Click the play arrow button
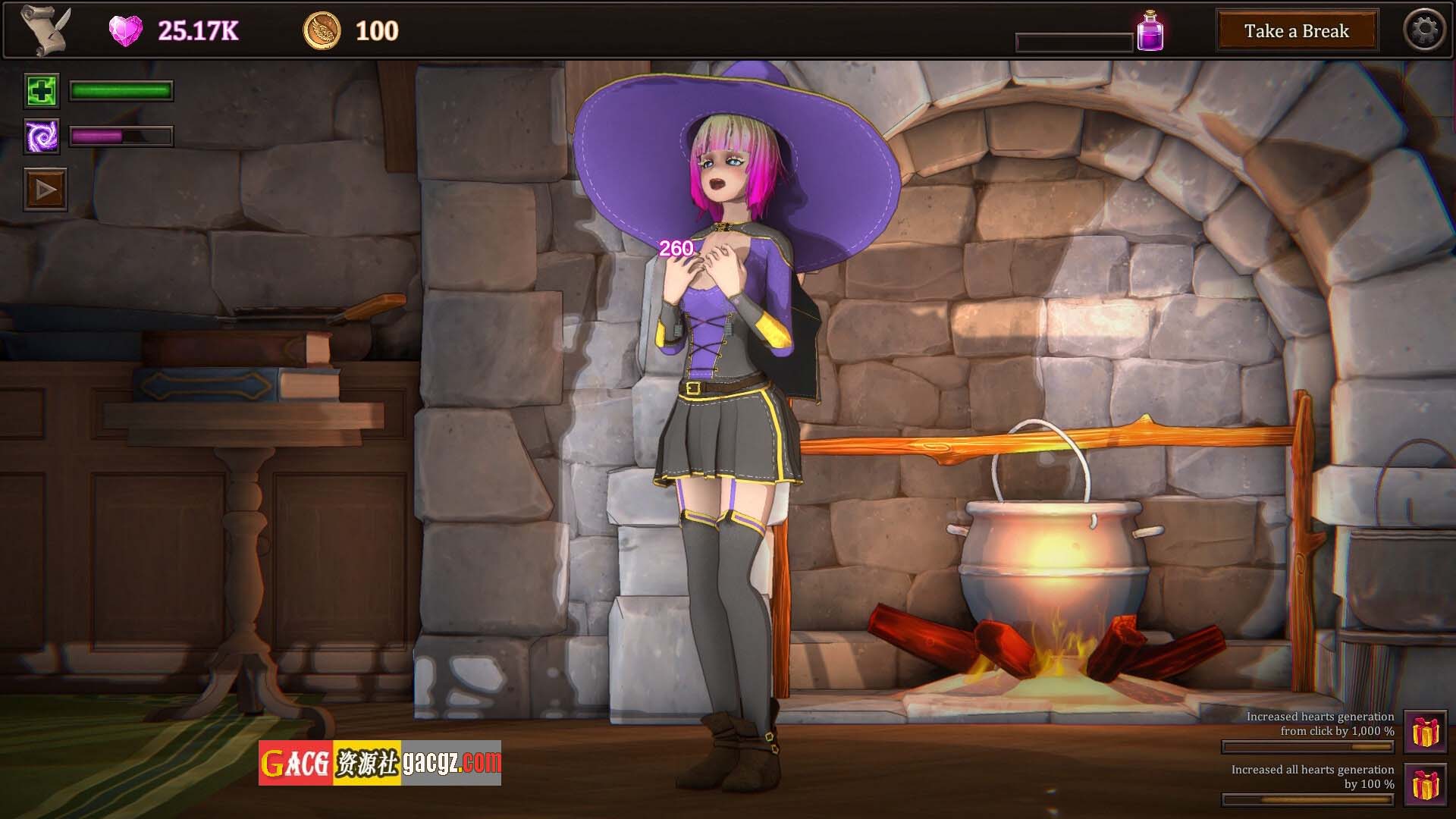Screen dimensions: 1456x819 [45, 190]
